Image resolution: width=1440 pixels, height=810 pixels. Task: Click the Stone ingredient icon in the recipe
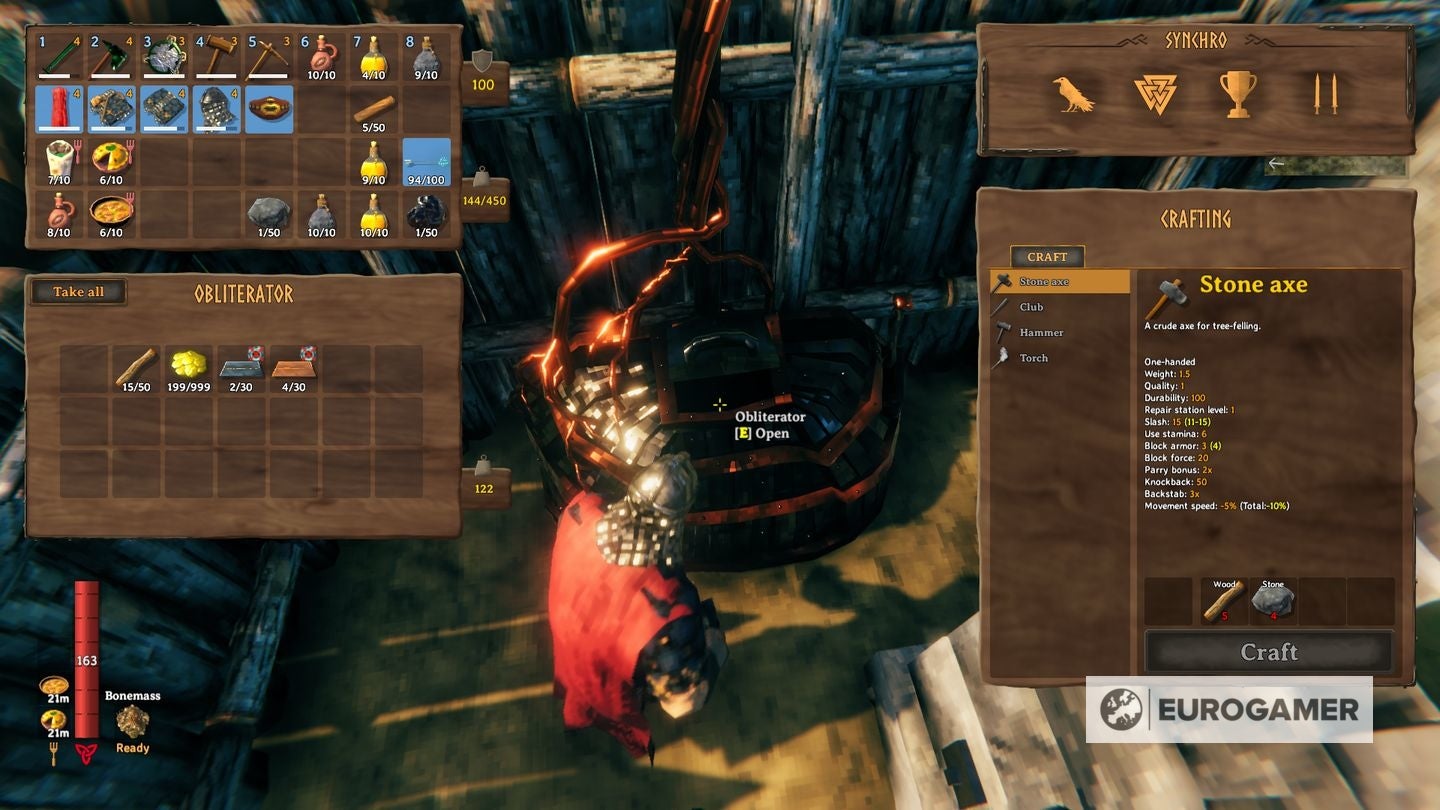1275,599
